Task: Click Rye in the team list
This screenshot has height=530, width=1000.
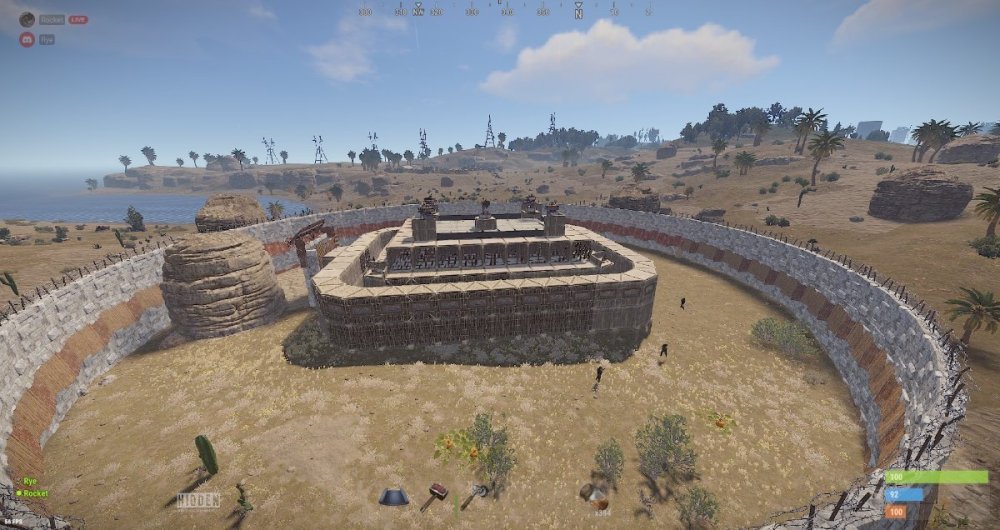Action: tap(30, 481)
